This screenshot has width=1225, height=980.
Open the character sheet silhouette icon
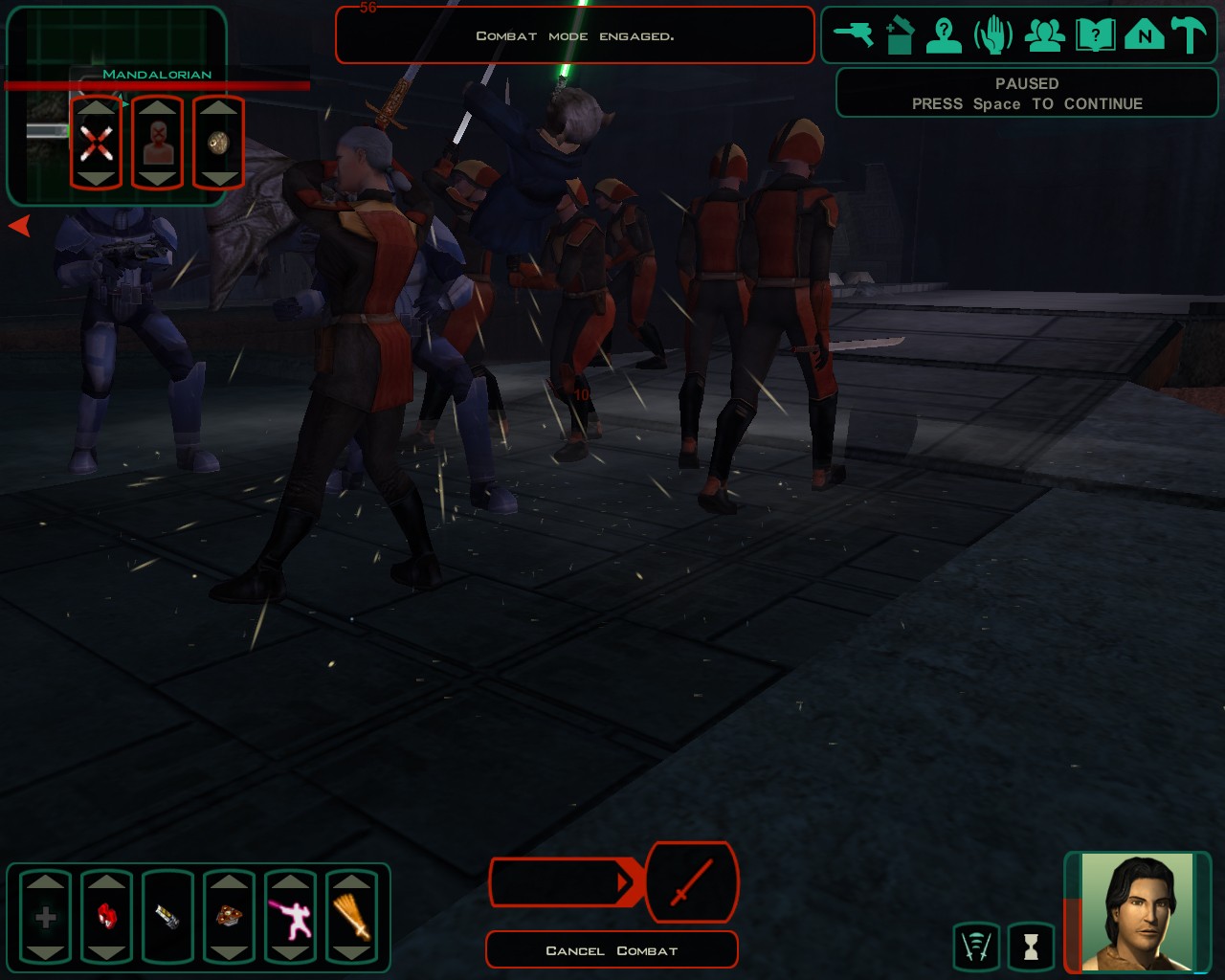(x=945, y=35)
